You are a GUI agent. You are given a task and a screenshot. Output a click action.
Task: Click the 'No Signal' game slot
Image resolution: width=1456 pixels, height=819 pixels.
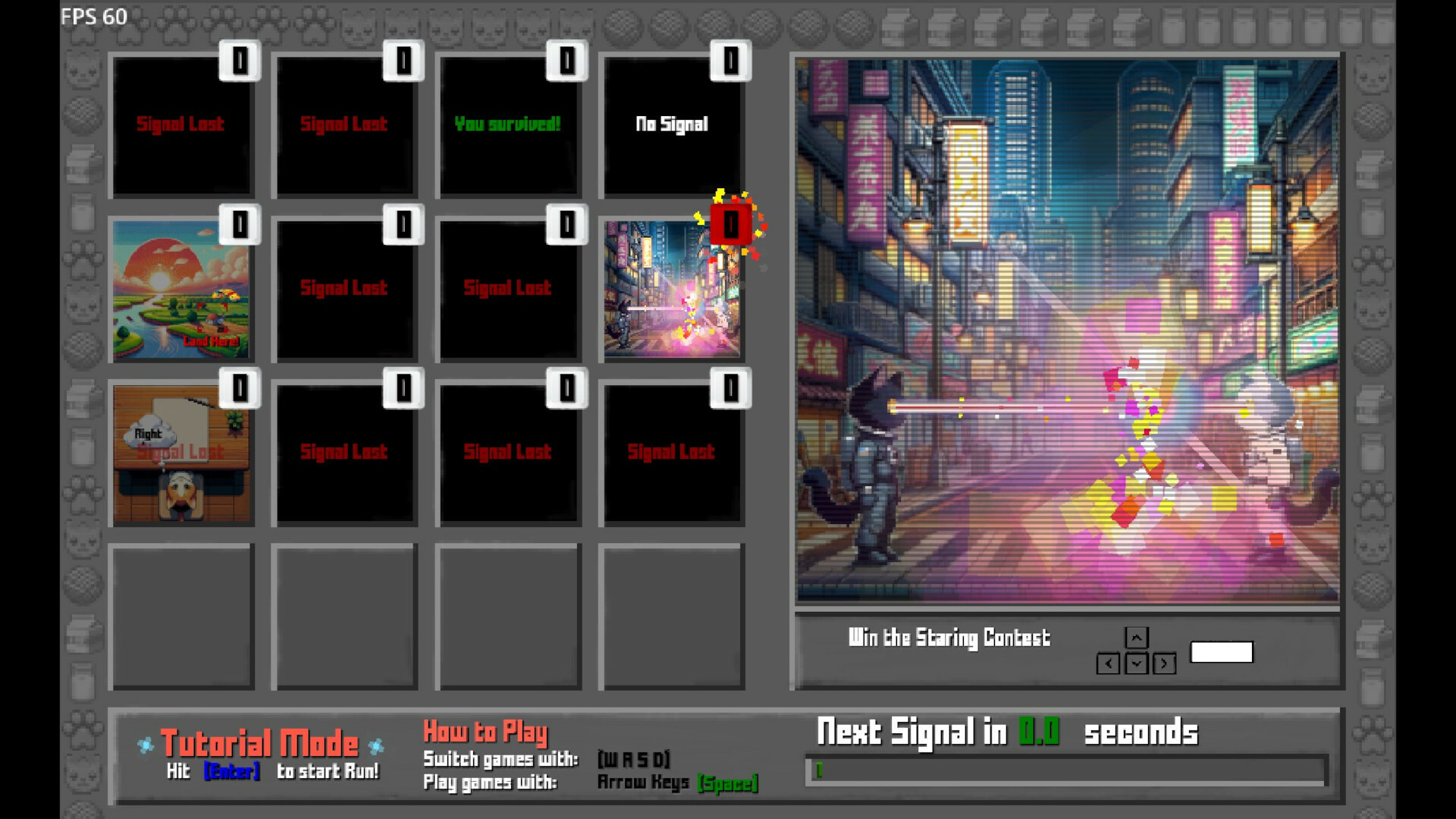point(672,125)
